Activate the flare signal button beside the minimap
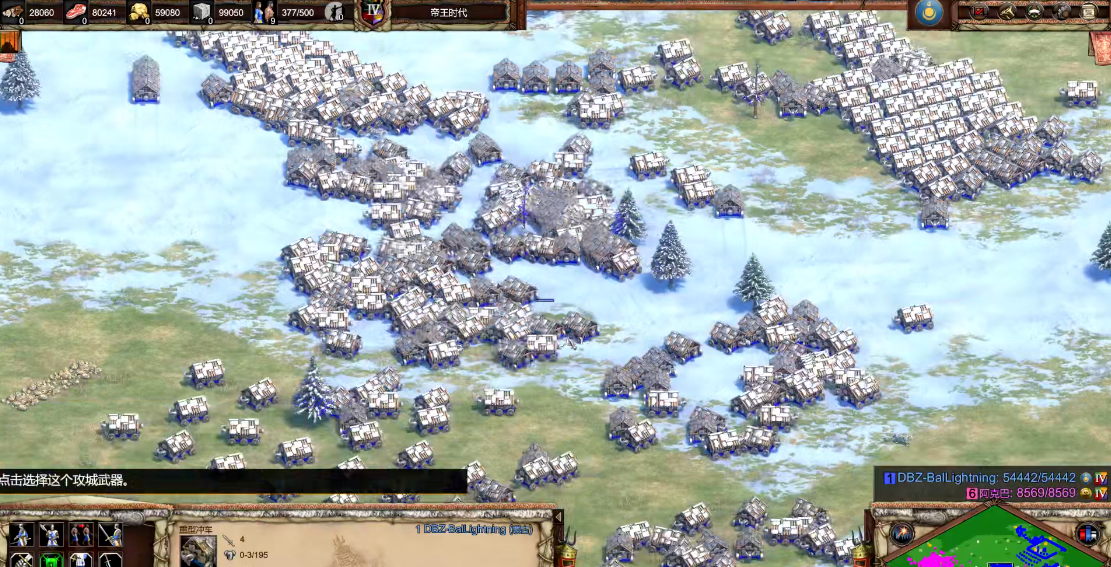This screenshot has height=567, width=1111. [x=903, y=534]
